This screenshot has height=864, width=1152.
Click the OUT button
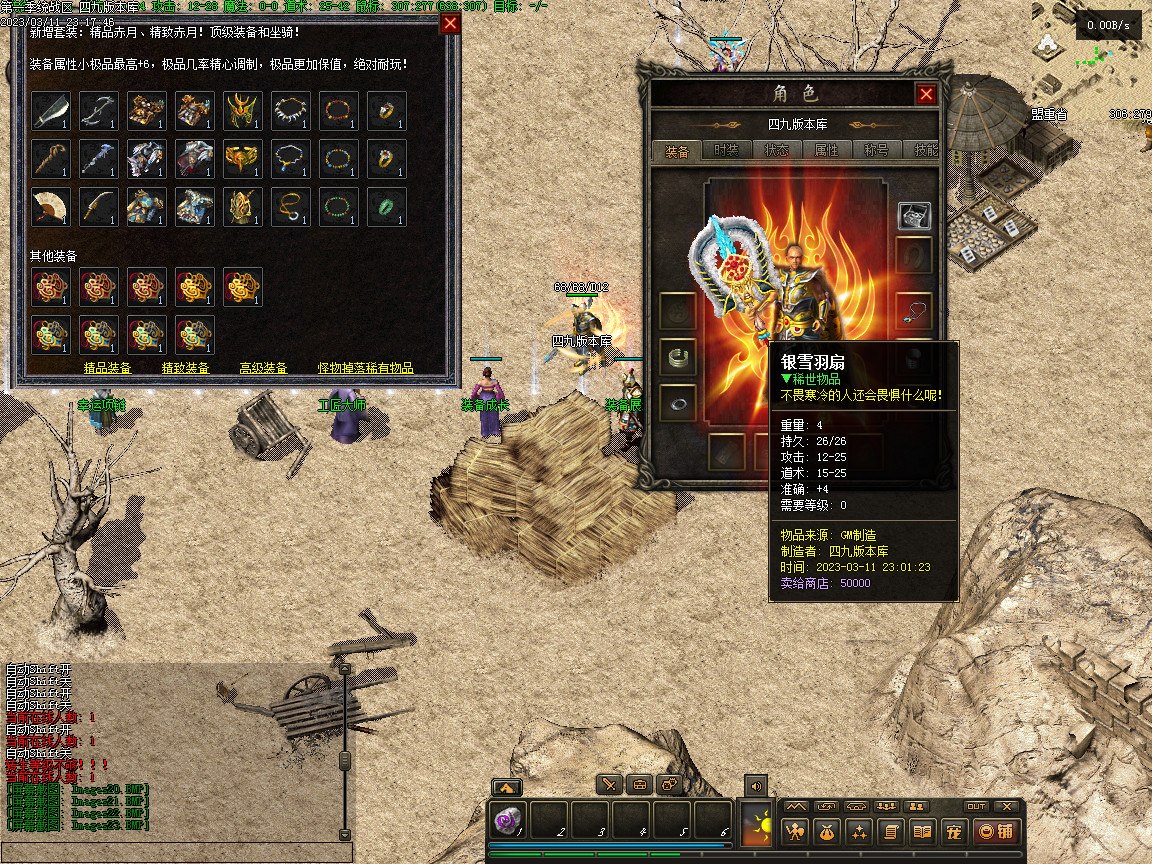975,807
